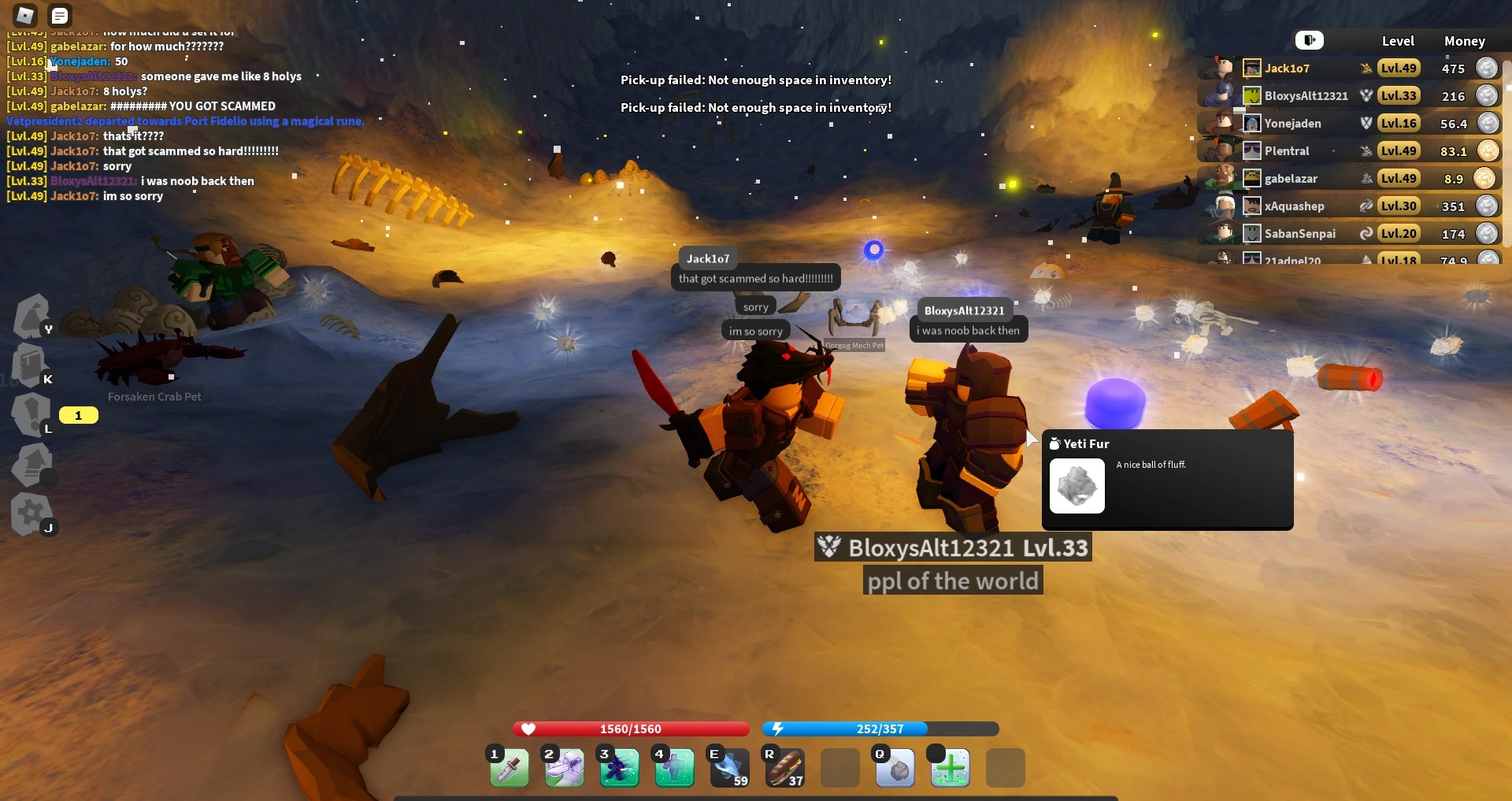Select the dagger in hotbar slot 1
1512x801 pixels.
510,768
